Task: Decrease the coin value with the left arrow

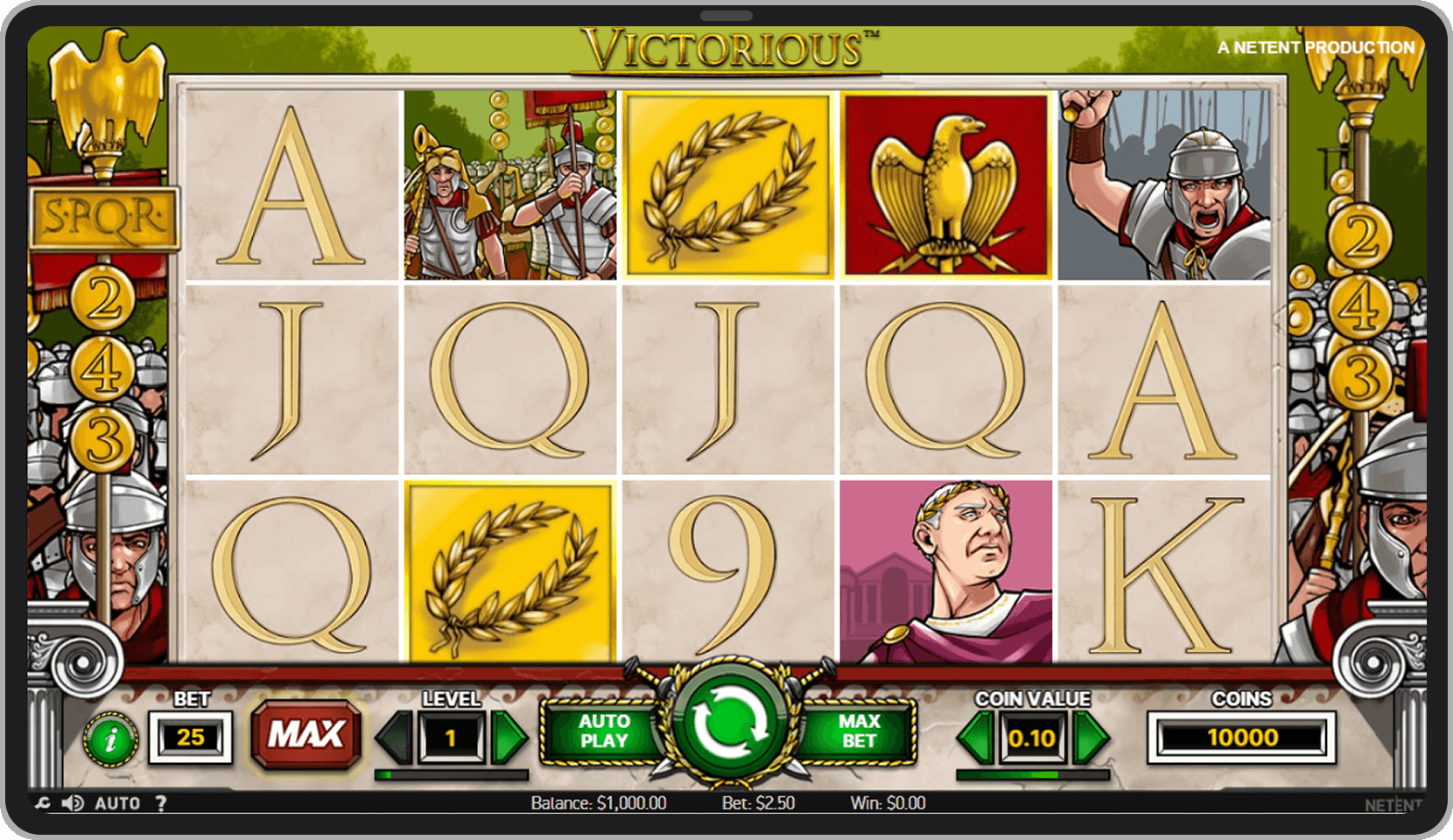Action: tap(974, 738)
